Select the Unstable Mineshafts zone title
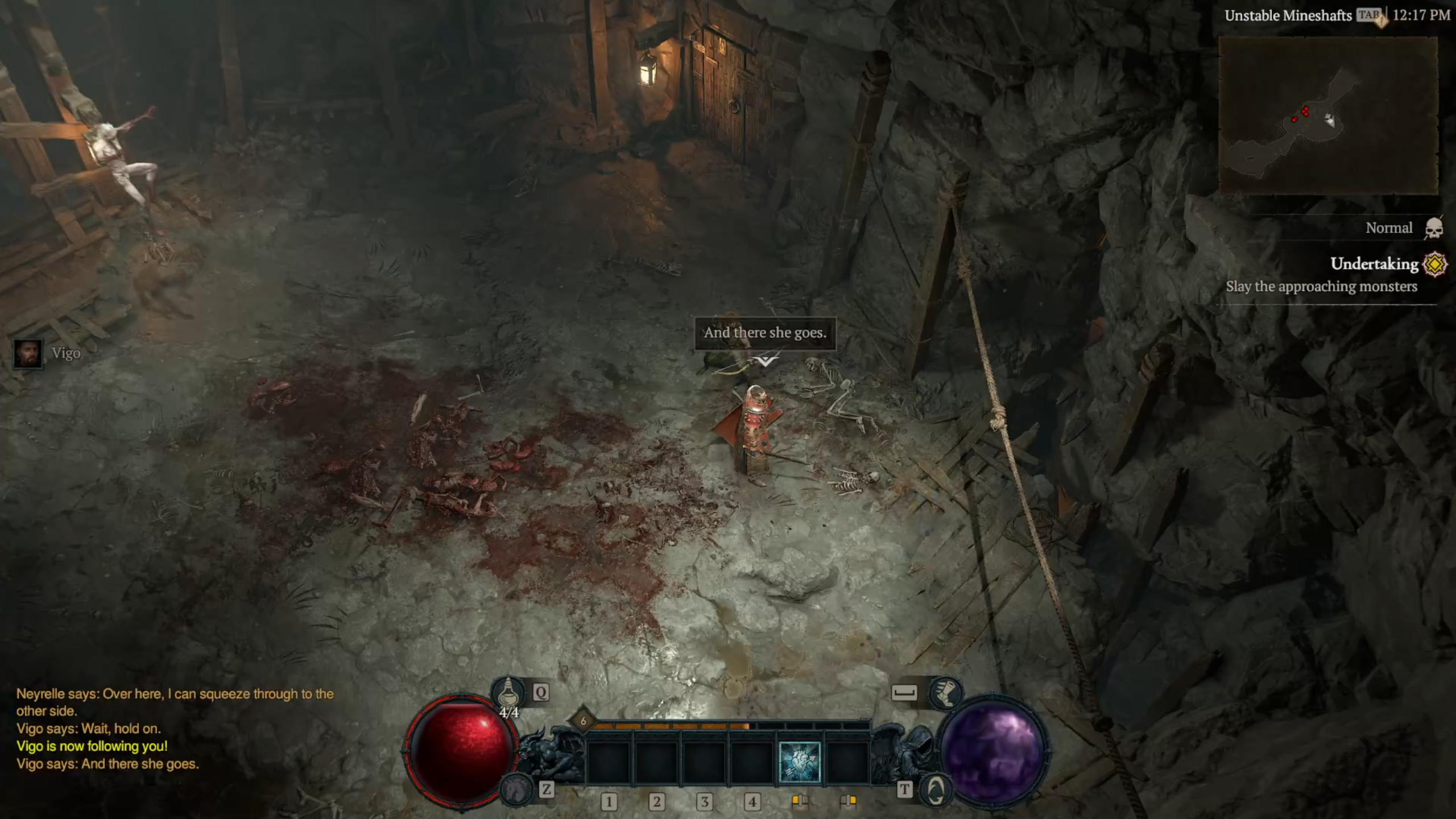The image size is (1456, 819). point(1288,16)
